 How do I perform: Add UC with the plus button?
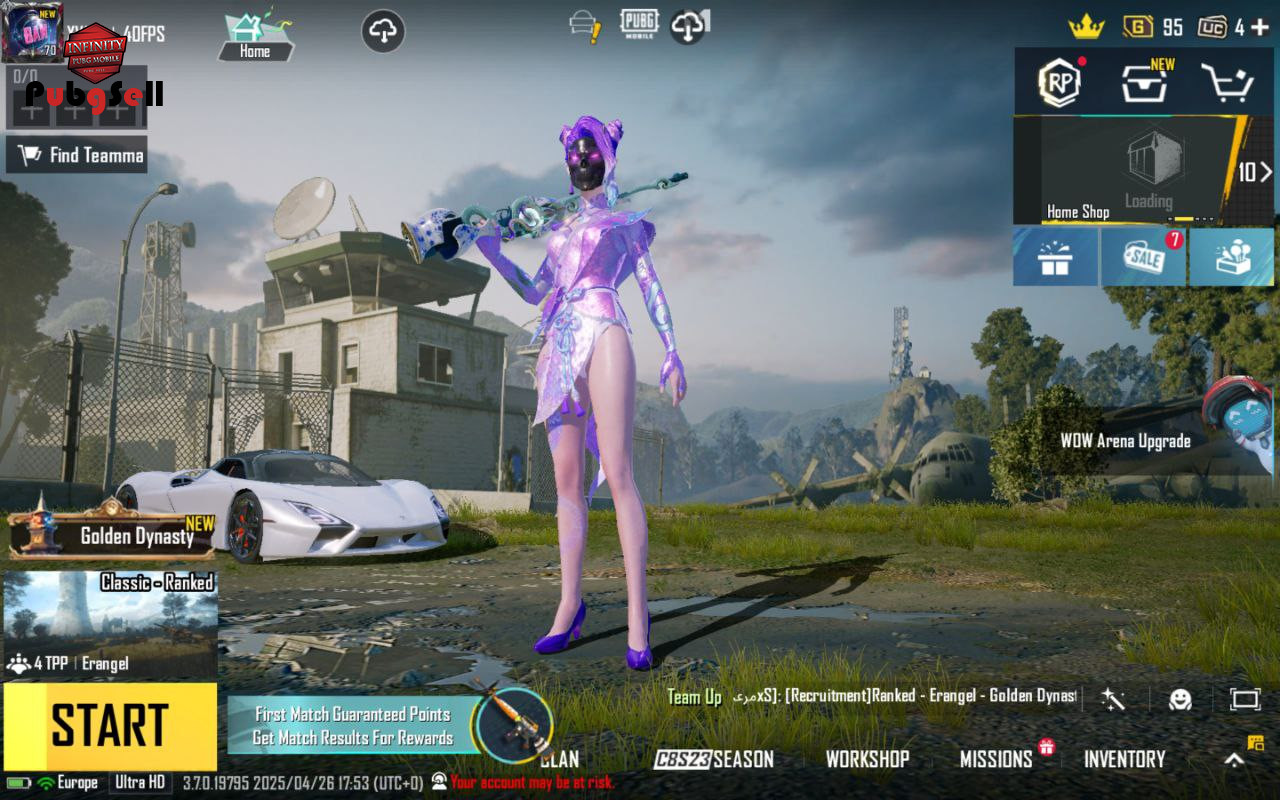pos(1262,27)
